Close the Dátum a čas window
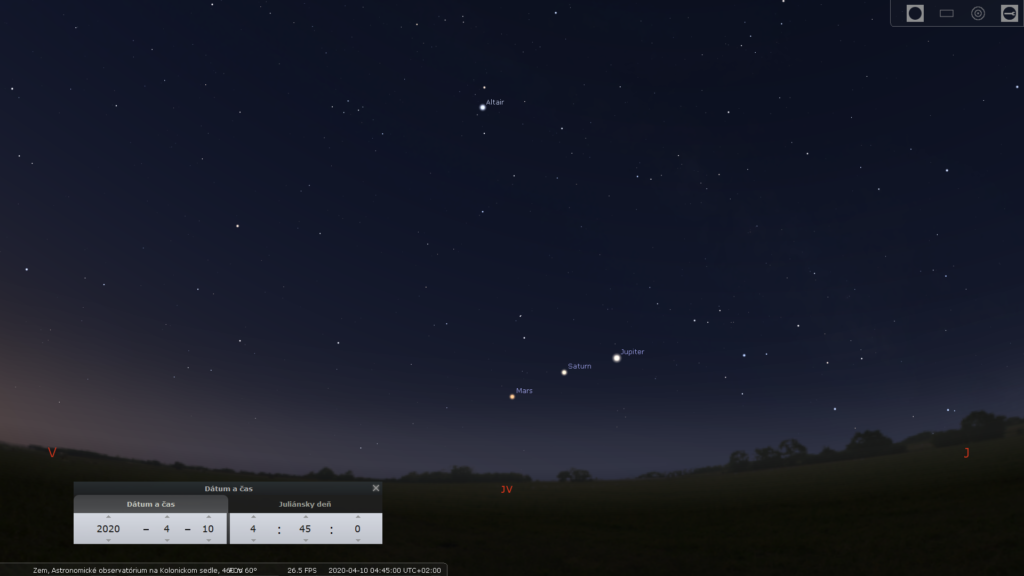The width and height of the screenshot is (1024, 576). point(376,488)
